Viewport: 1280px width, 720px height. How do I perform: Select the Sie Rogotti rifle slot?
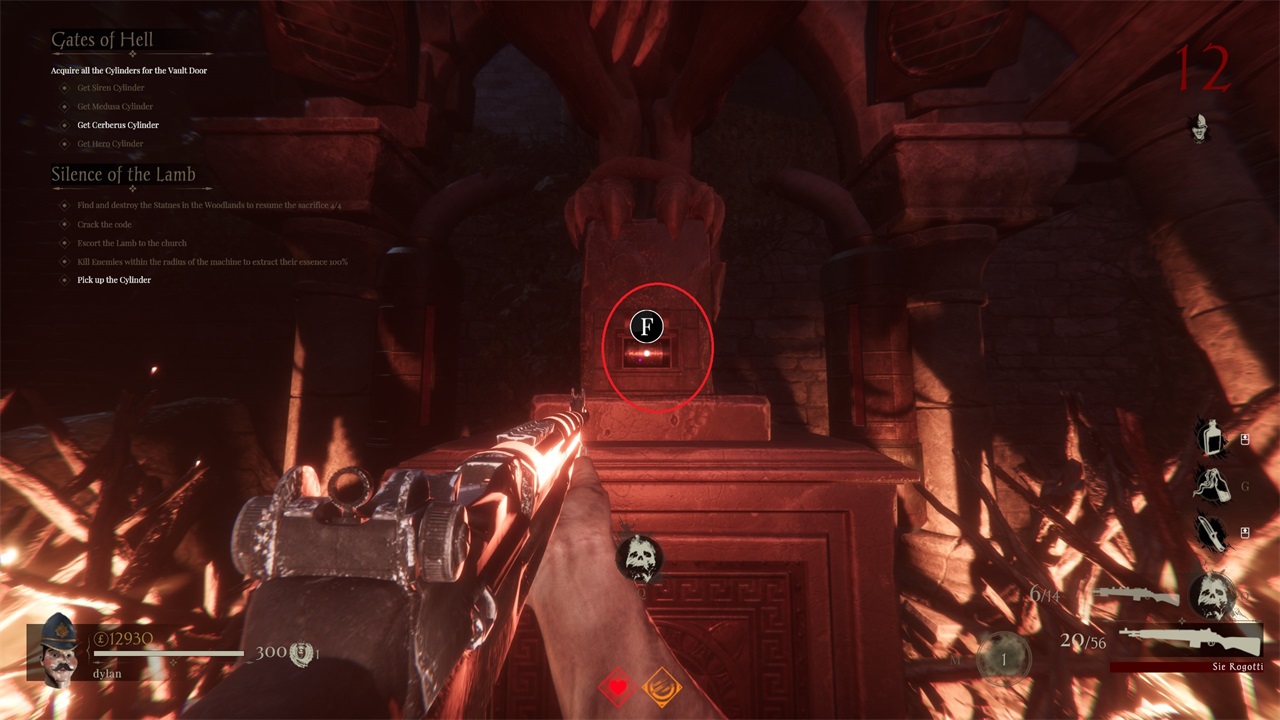pos(1188,640)
